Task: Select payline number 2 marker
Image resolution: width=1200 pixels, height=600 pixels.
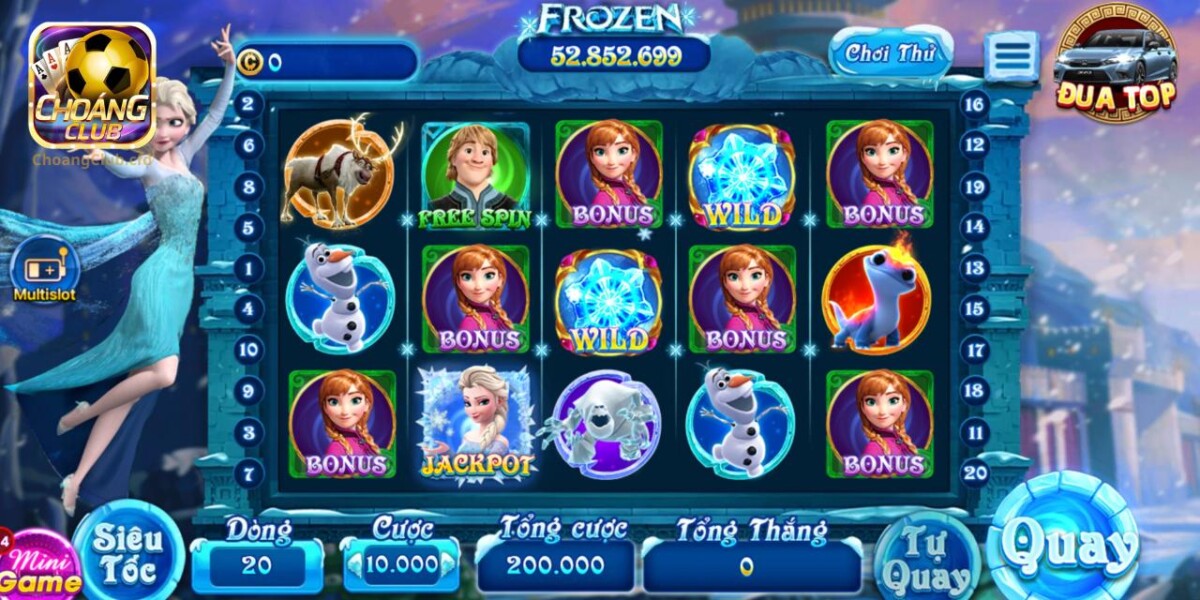Action: (x=248, y=104)
